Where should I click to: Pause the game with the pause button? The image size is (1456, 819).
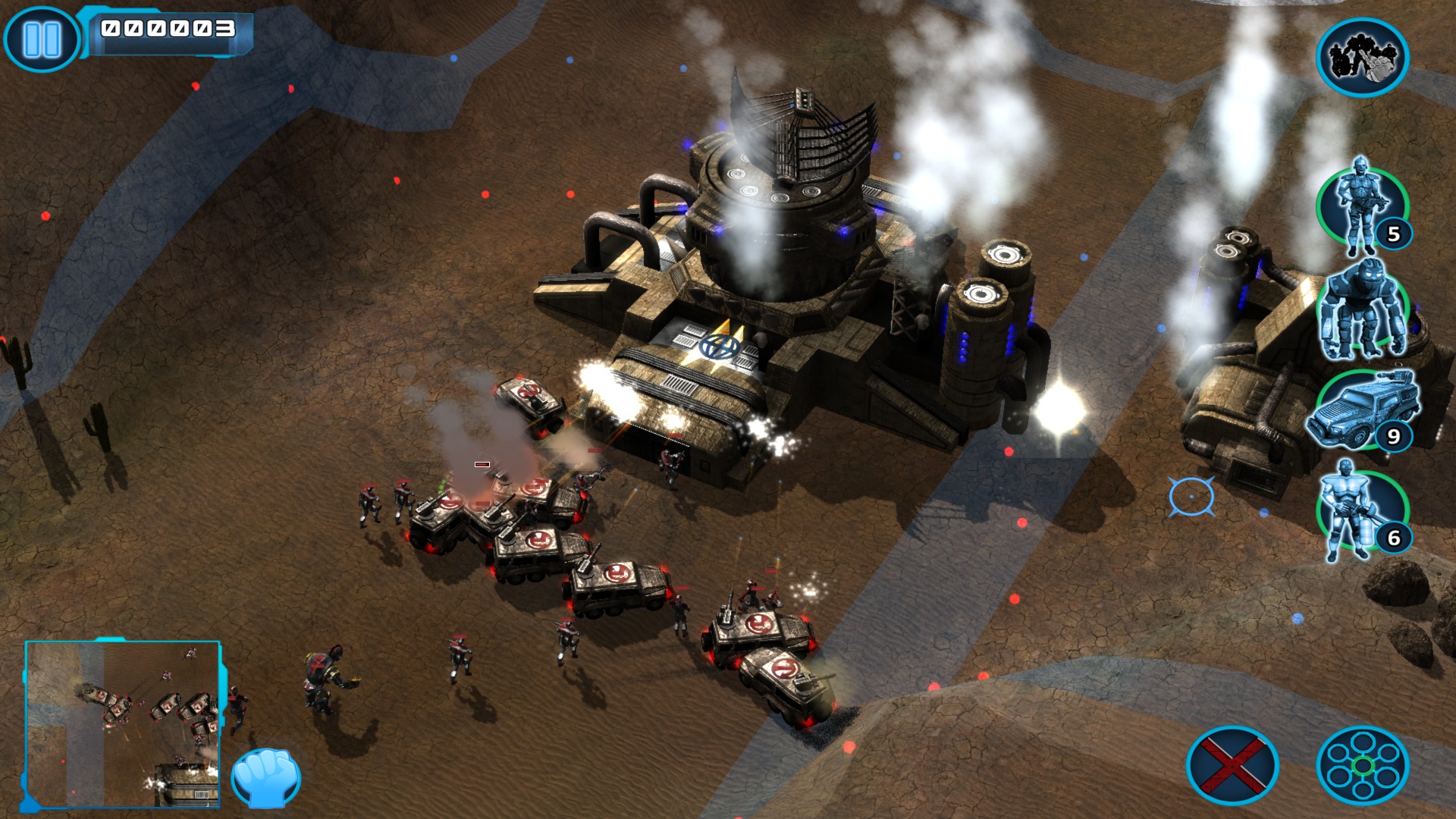click(x=42, y=39)
